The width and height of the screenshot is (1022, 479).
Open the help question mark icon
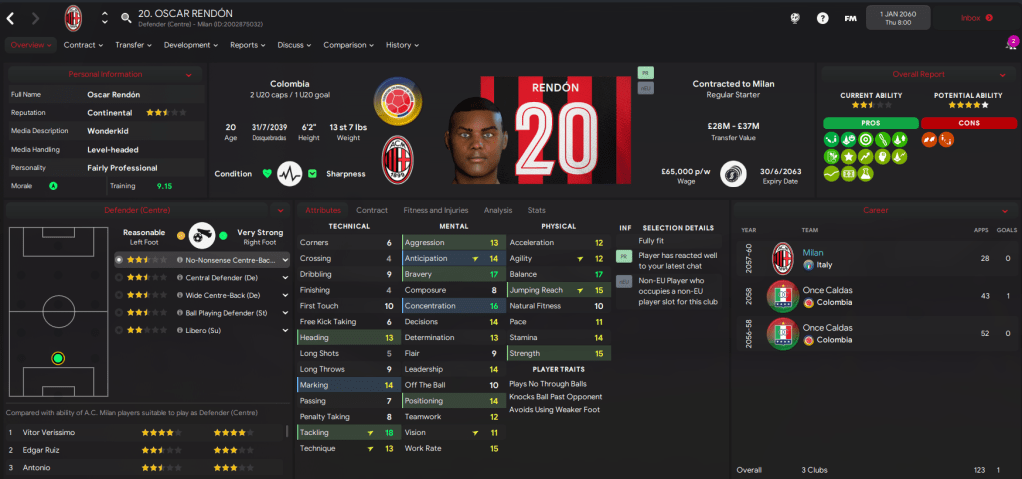822,18
